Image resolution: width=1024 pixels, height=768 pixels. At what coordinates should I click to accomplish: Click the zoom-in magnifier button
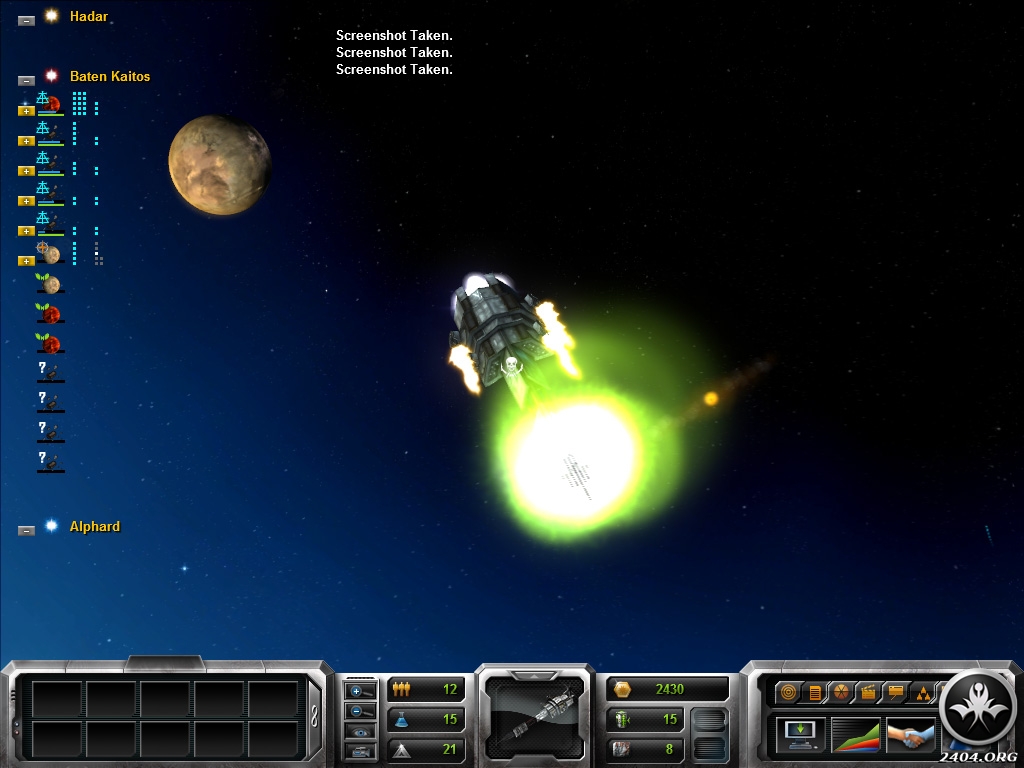(360, 690)
